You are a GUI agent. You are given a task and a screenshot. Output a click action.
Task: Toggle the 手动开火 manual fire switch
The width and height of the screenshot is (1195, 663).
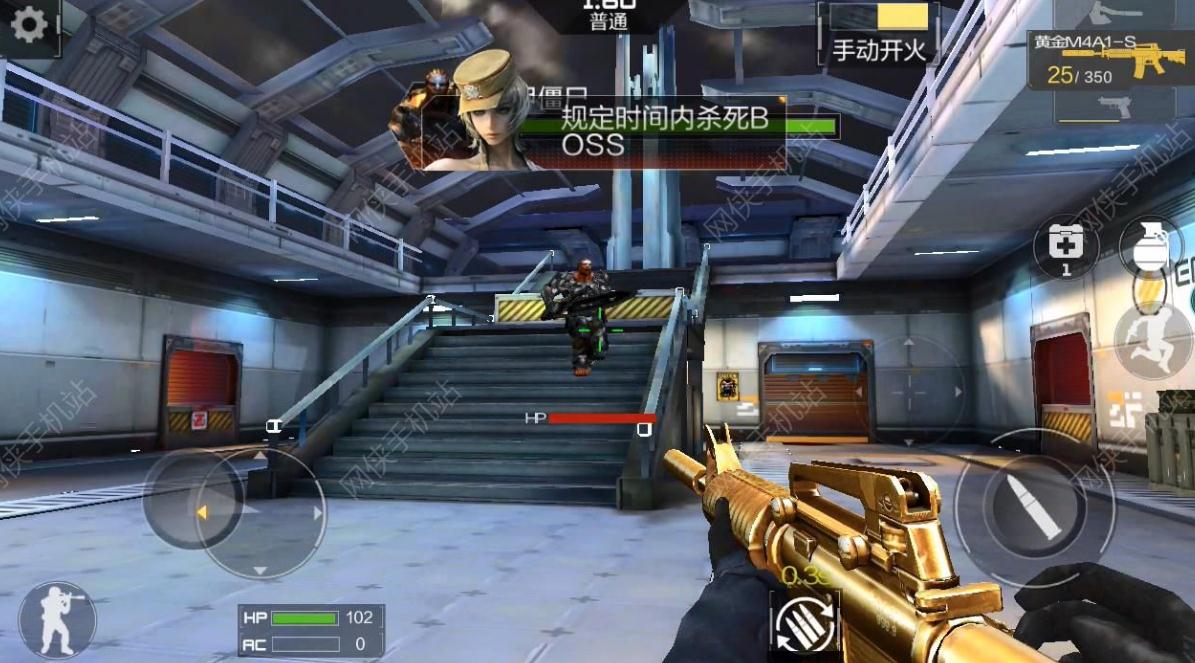coord(880,34)
